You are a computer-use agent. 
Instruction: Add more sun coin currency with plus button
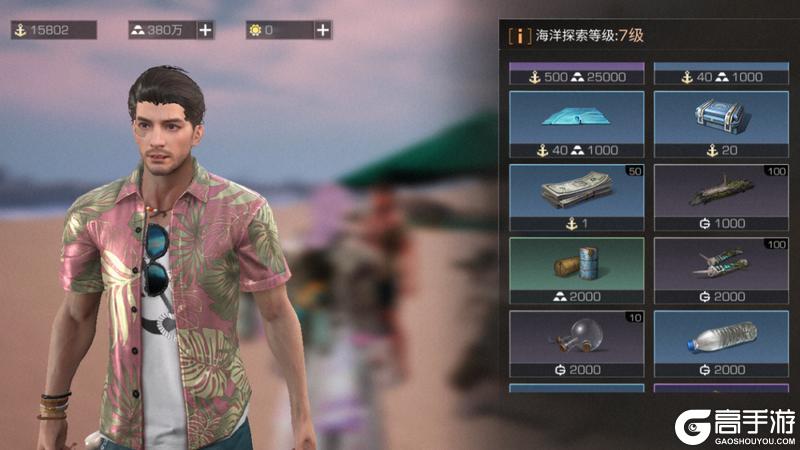tap(323, 30)
